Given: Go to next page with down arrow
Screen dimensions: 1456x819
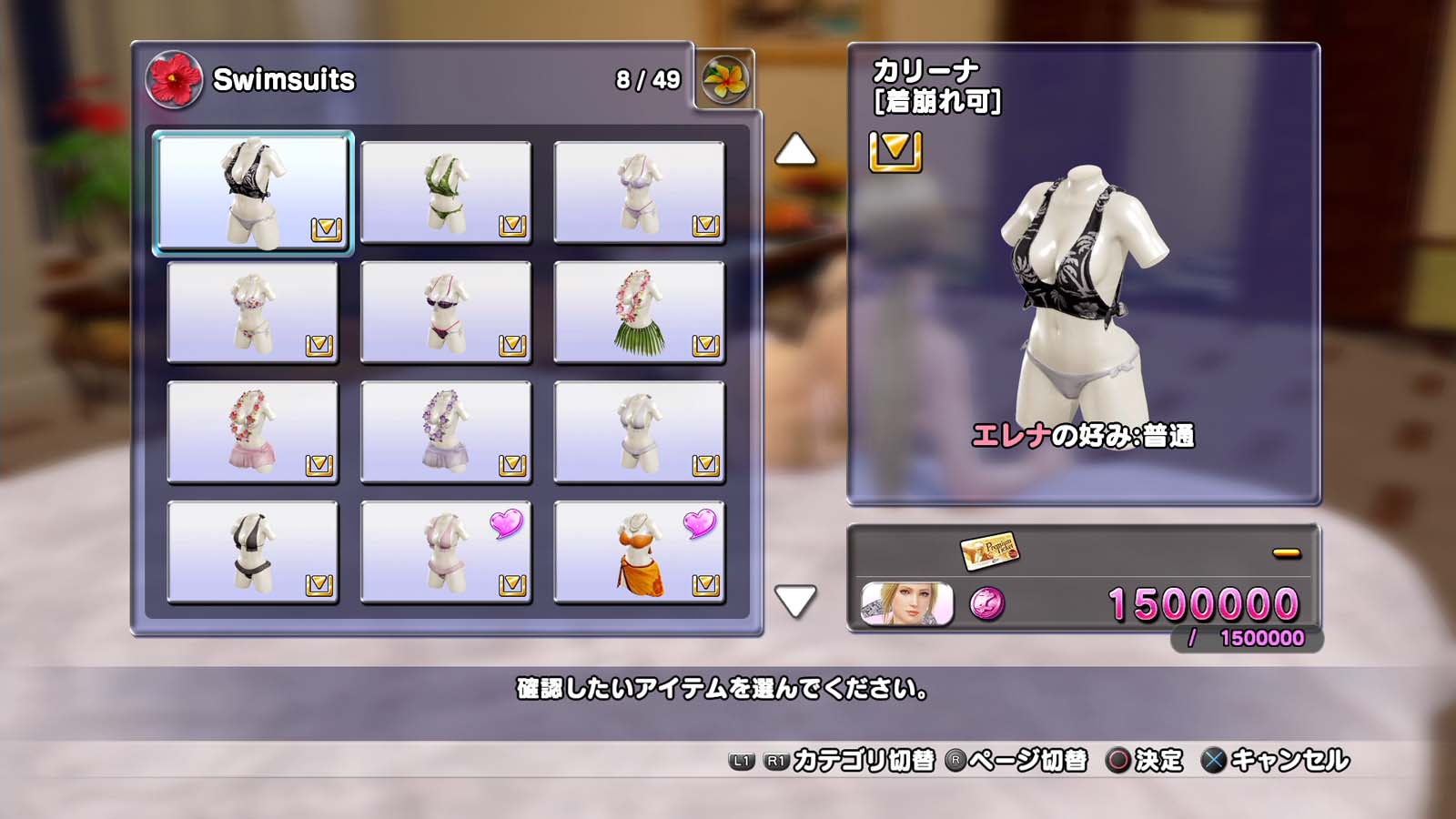Looking at the screenshot, I should (x=795, y=601).
